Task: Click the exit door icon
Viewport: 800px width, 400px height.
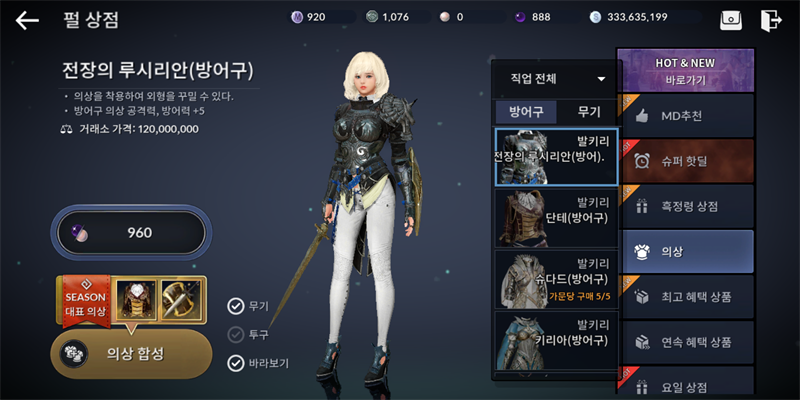Action: point(770,20)
